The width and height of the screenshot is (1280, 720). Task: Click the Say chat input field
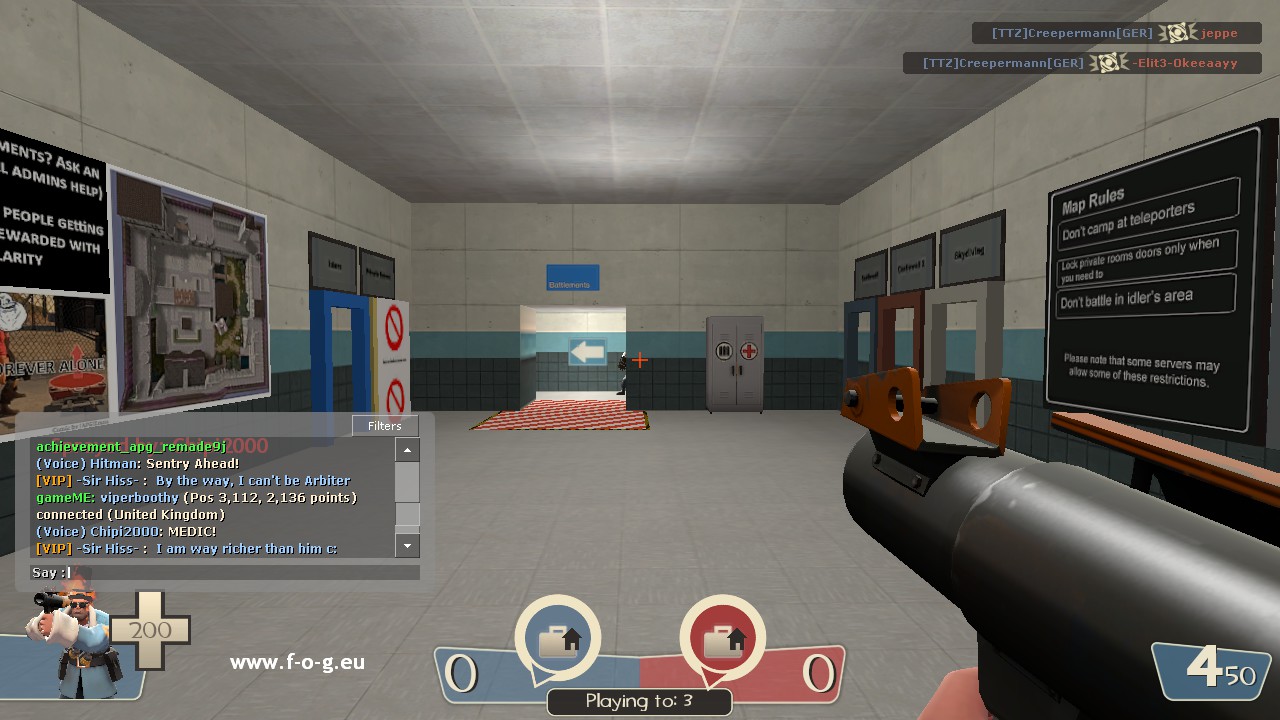[x=240, y=573]
